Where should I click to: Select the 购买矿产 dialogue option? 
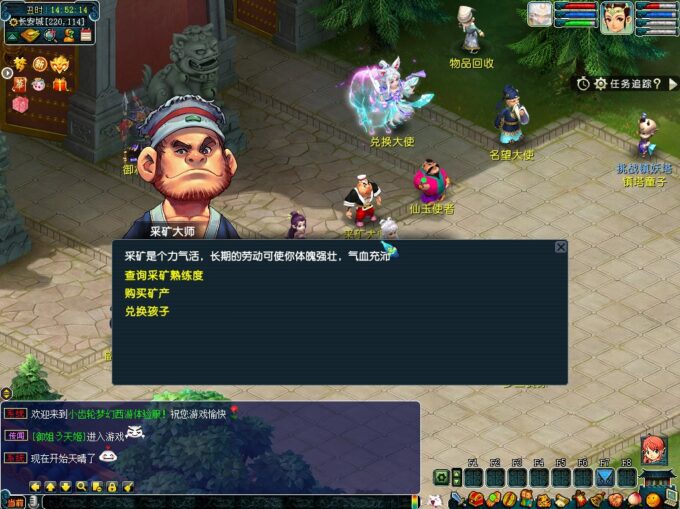[x=145, y=293]
